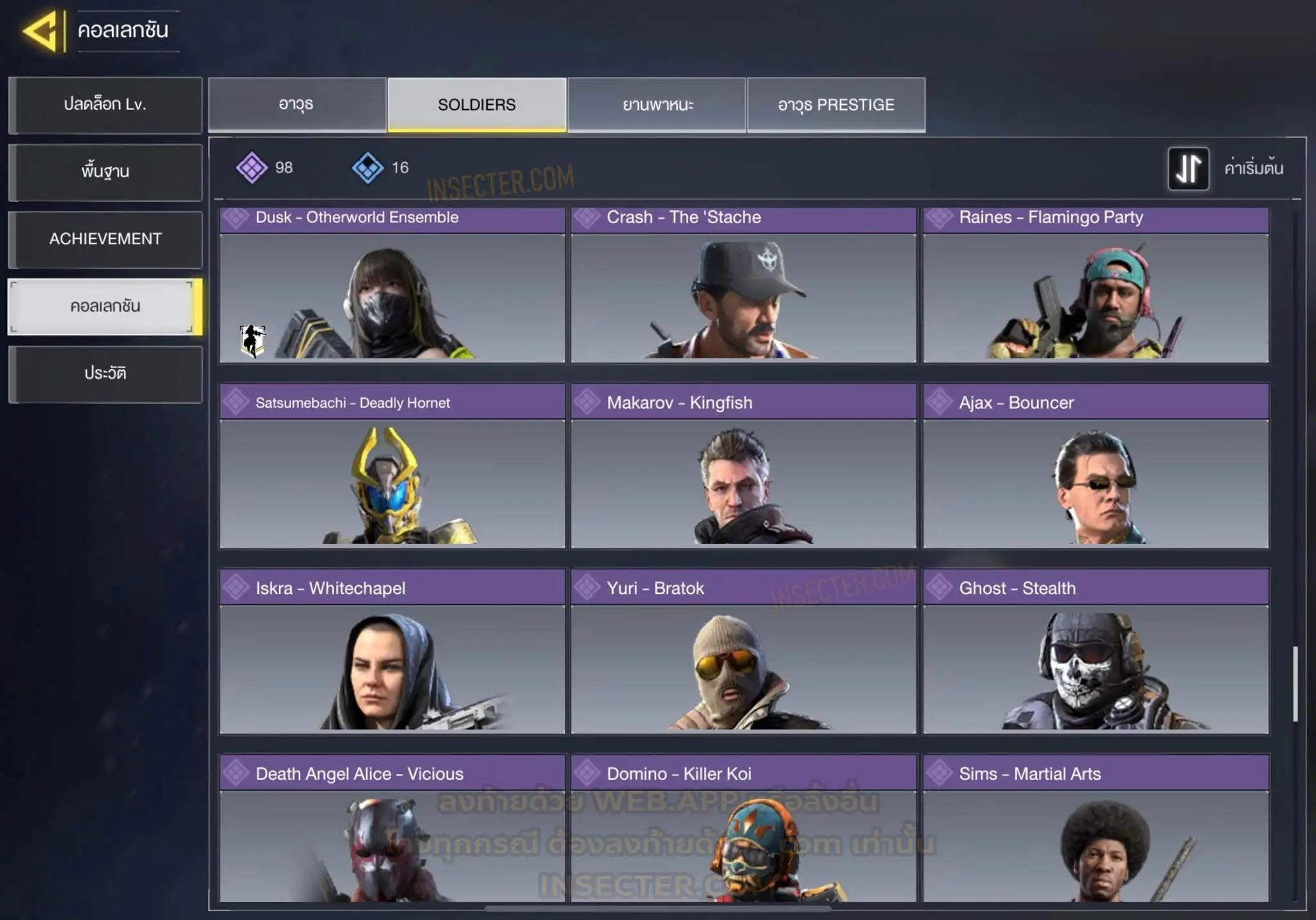Switch to the ยานพาหนะ tab
Viewport: 1316px width, 920px height.
point(657,105)
